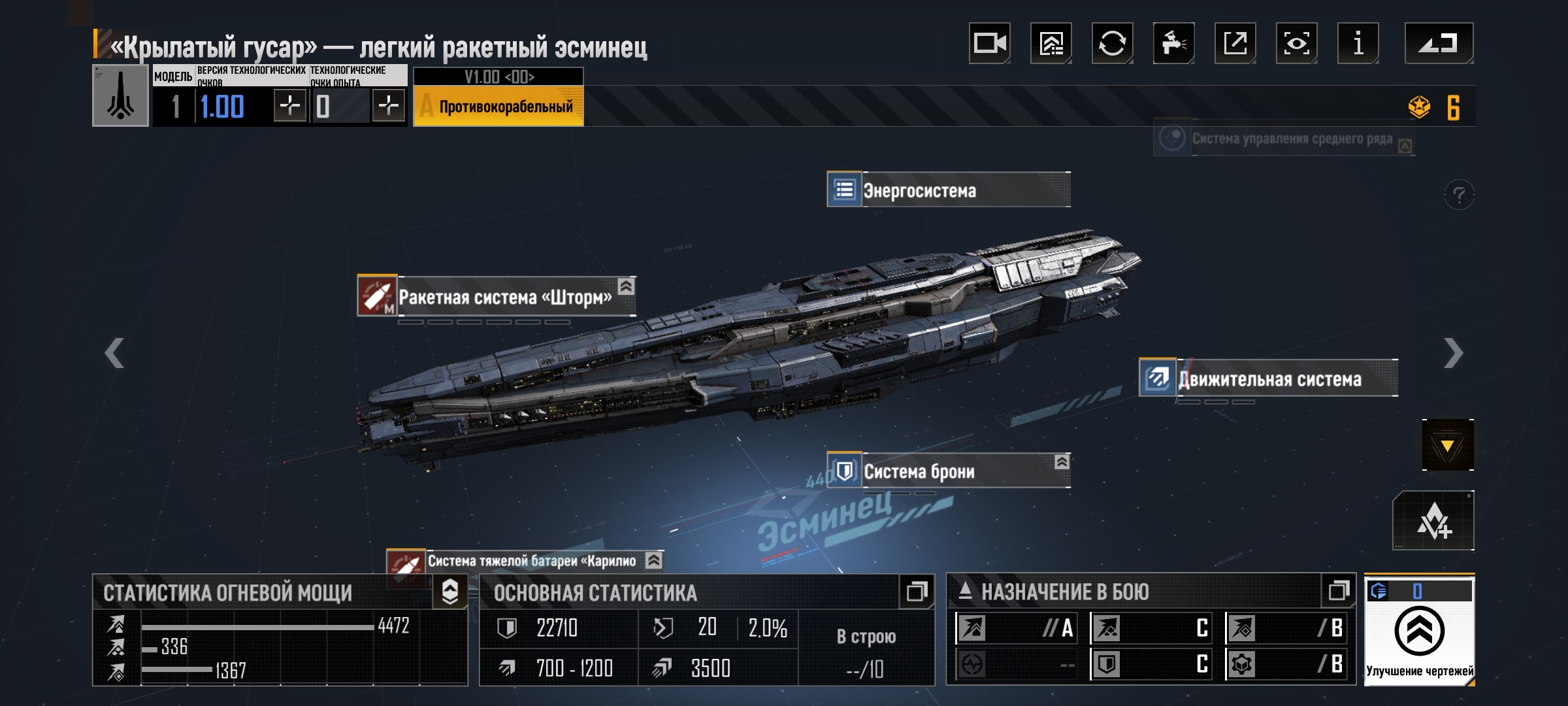Click the Улучшение чертежей upgrade button

(x=1419, y=631)
